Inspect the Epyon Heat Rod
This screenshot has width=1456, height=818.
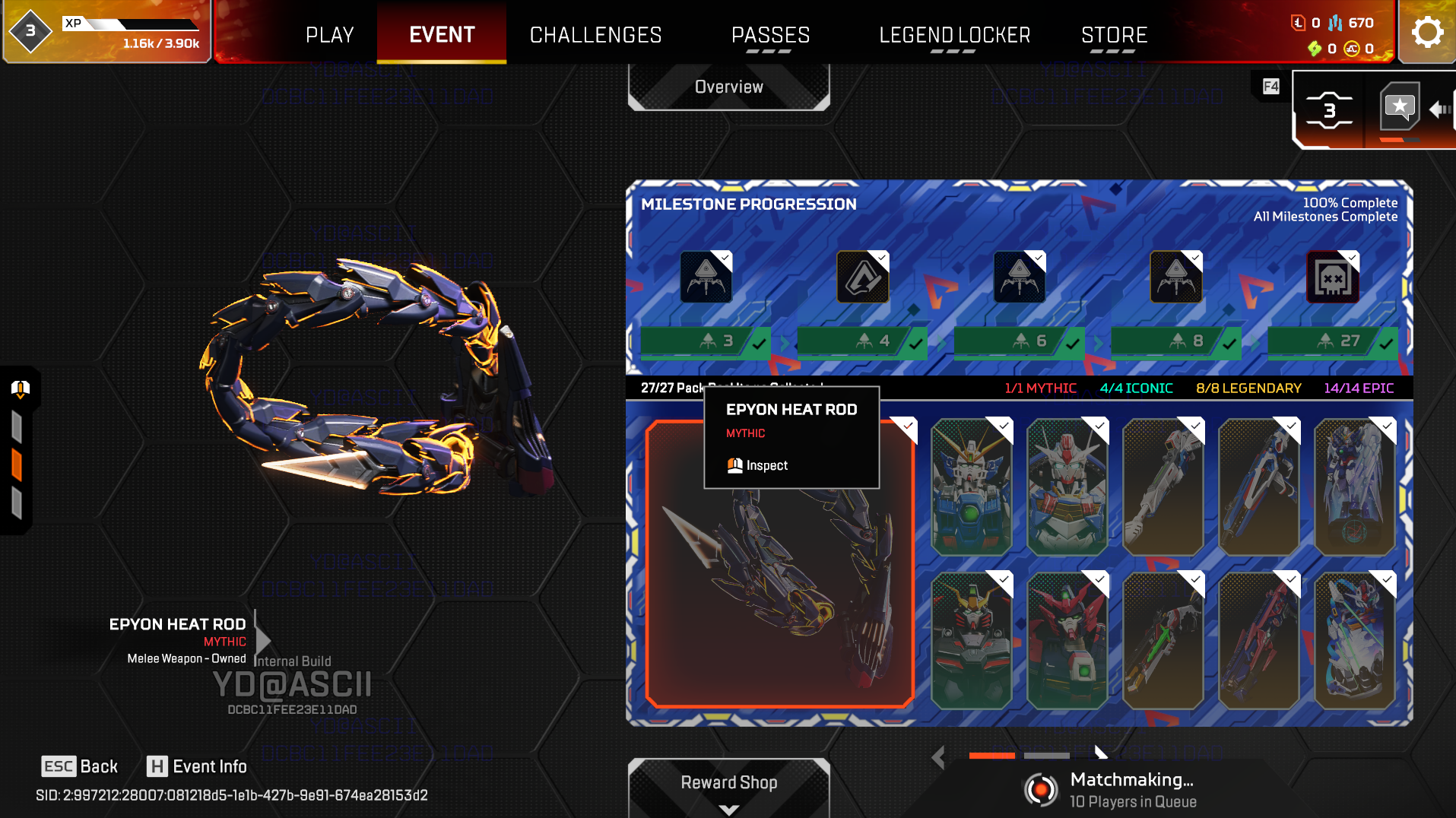758,465
